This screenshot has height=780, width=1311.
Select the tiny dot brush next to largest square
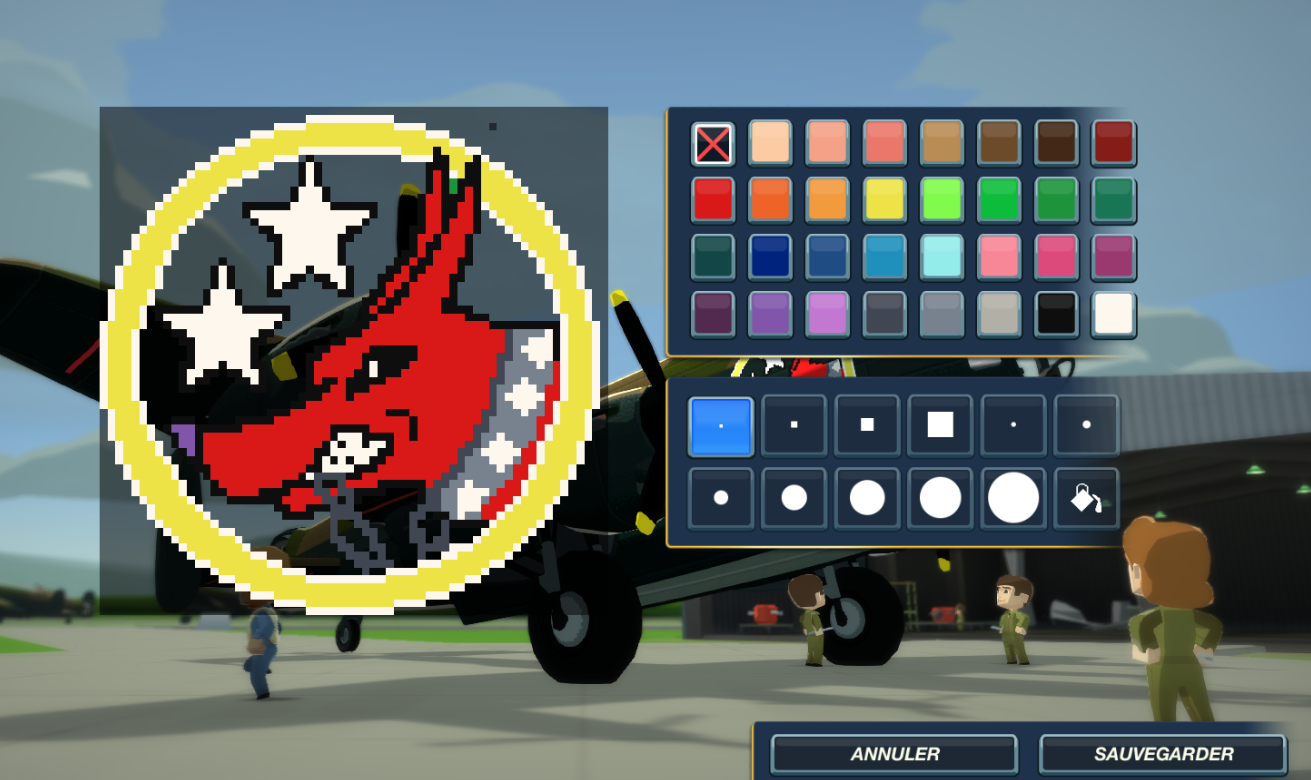tap(1012, 425)
